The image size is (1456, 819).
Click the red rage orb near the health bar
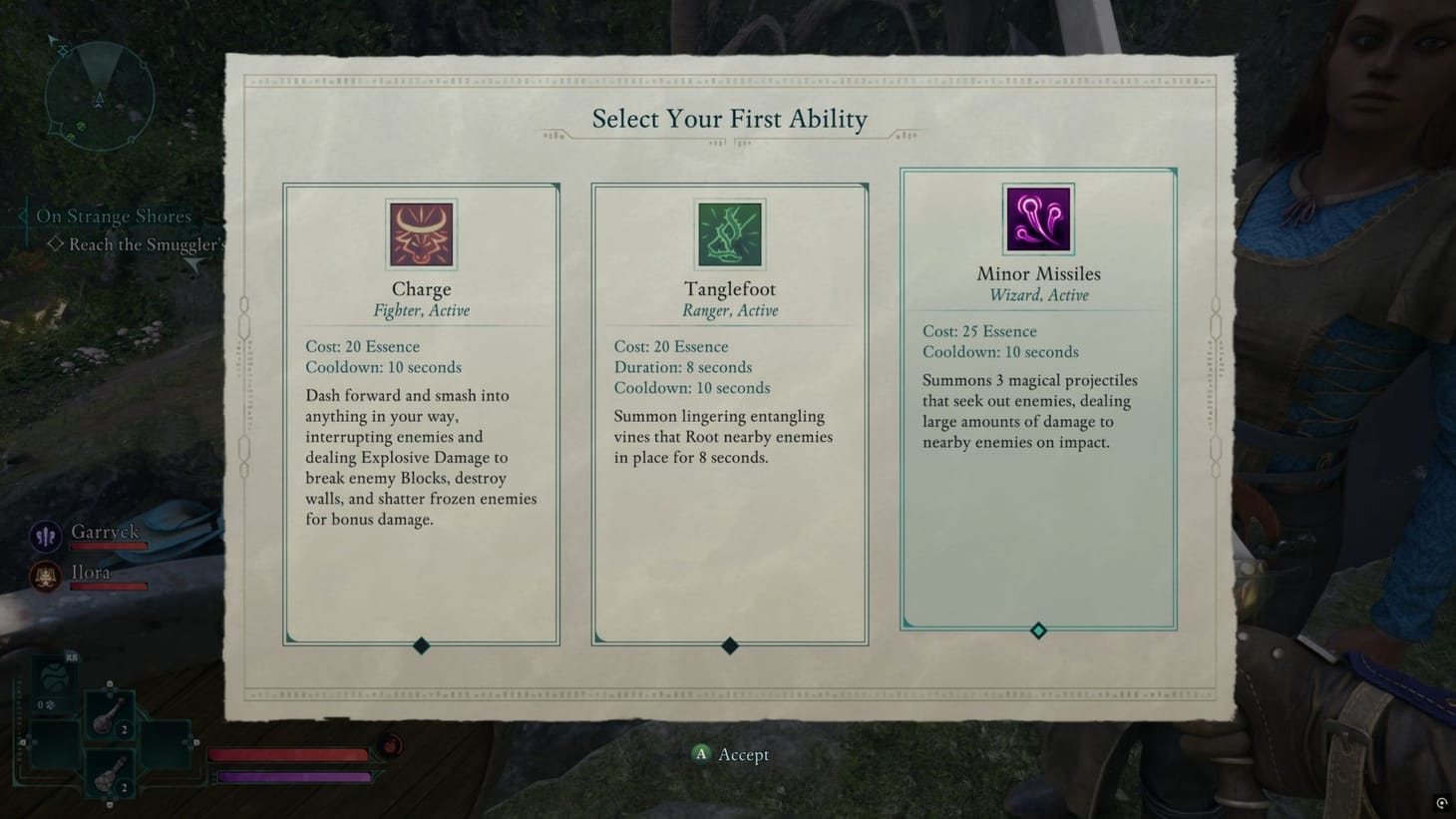coord(390,743)
